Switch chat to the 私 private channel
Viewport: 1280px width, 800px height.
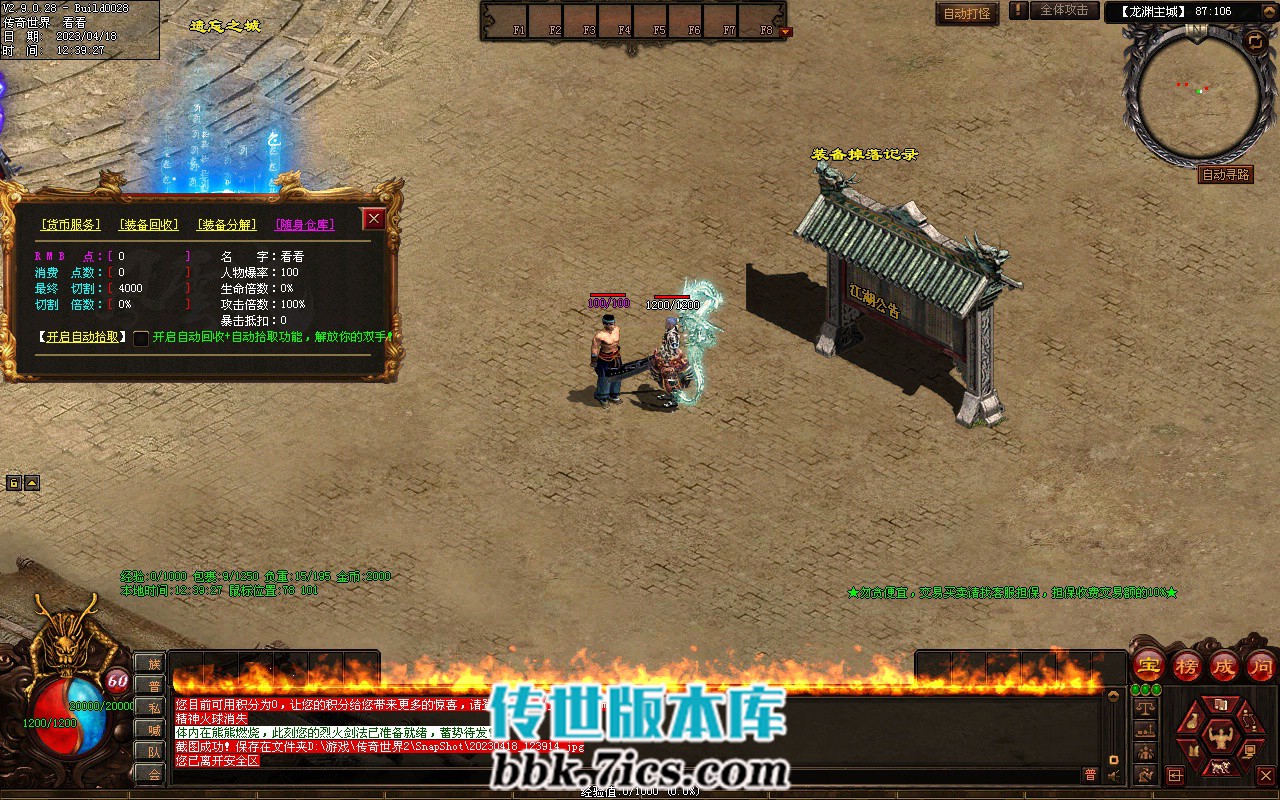153,707
